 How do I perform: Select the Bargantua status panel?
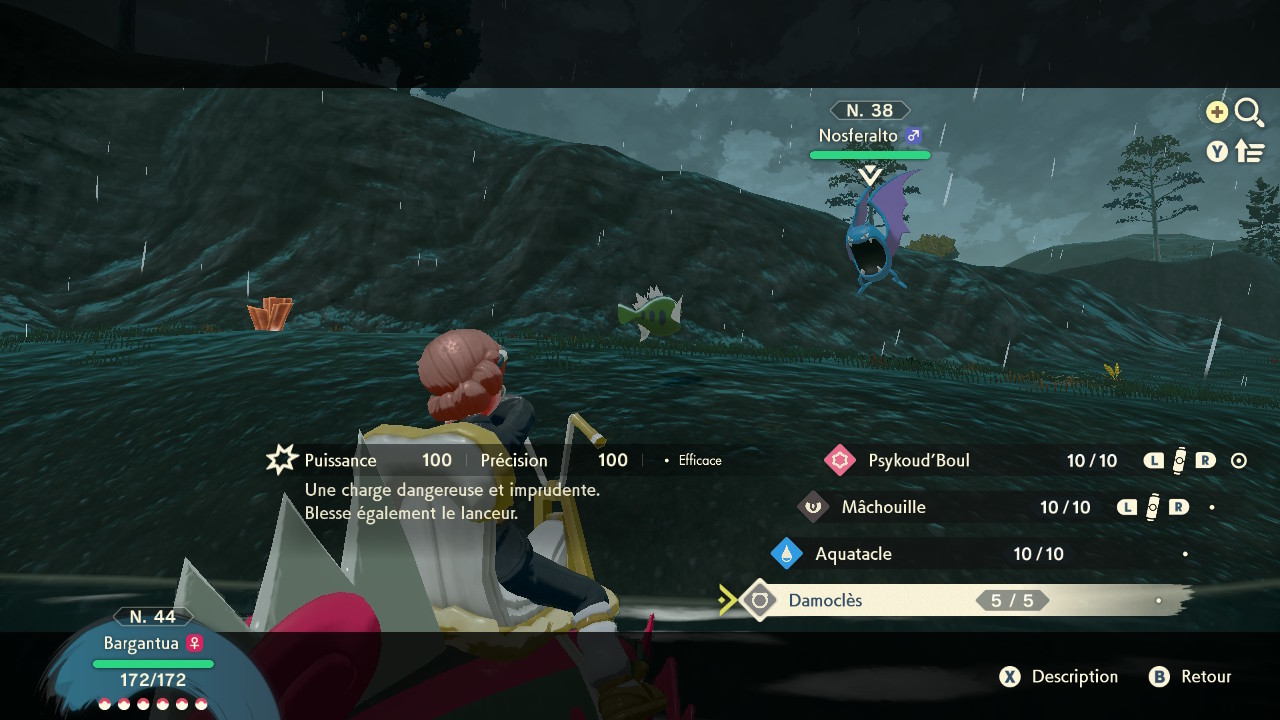tap(152, 660)
